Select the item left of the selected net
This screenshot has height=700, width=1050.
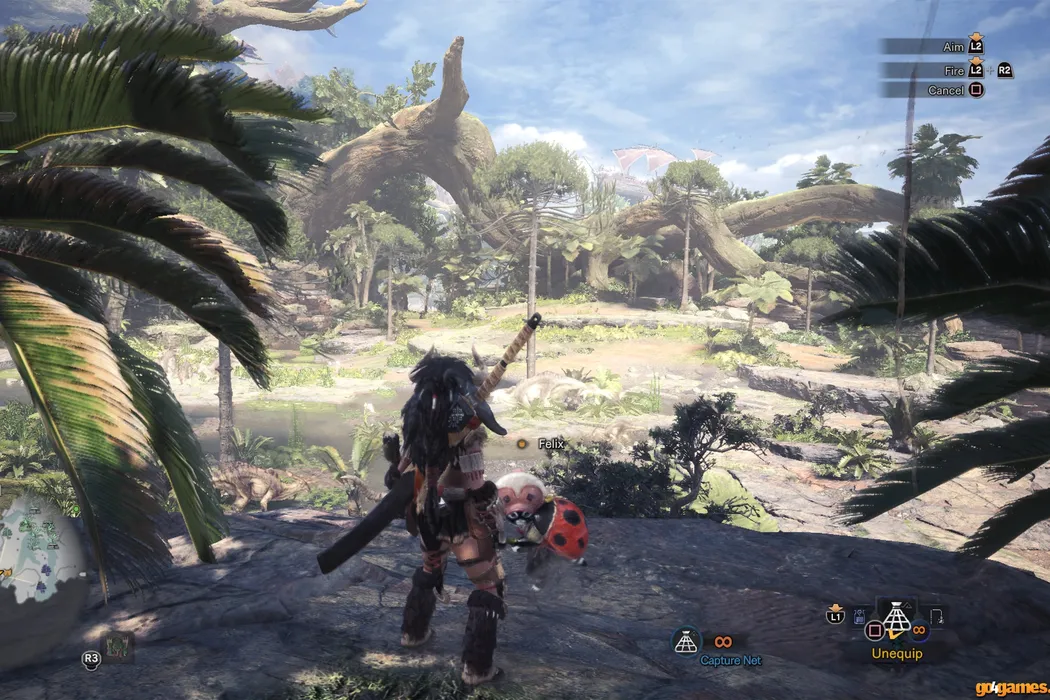pyautogui.click(x=860, y=619)
